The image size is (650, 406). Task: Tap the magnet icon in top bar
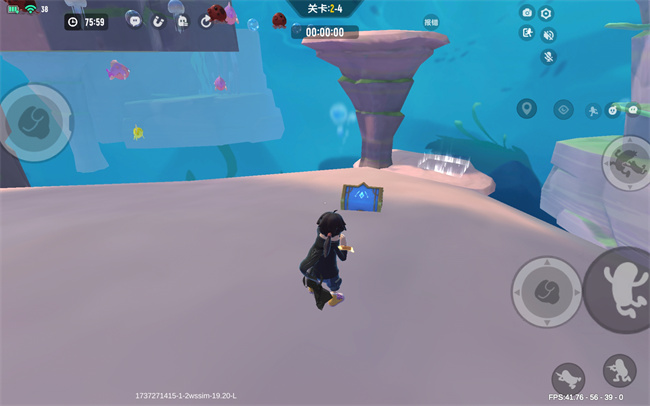(157, 20)
